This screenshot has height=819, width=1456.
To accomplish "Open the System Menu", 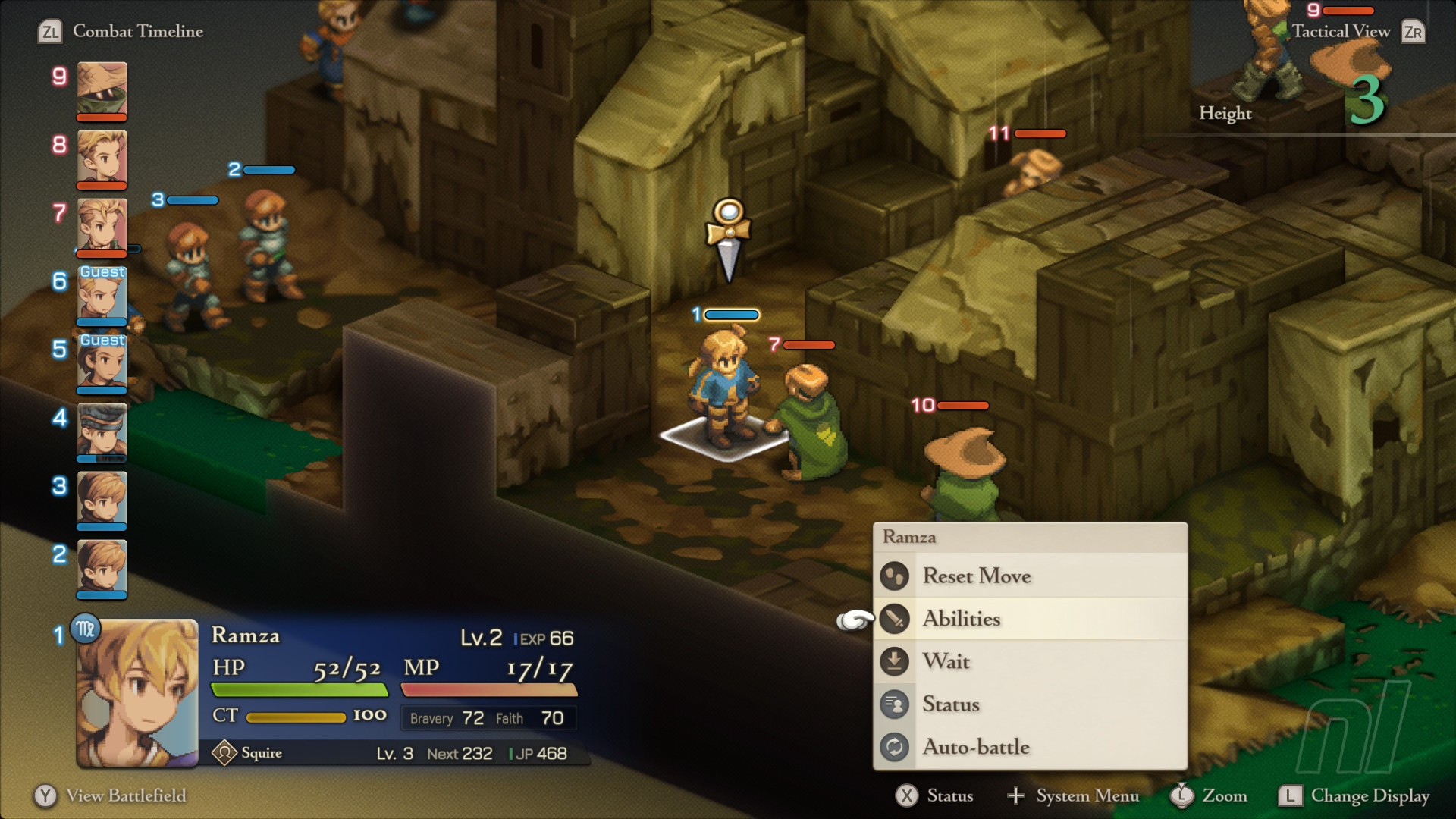I will point(1087,795).
